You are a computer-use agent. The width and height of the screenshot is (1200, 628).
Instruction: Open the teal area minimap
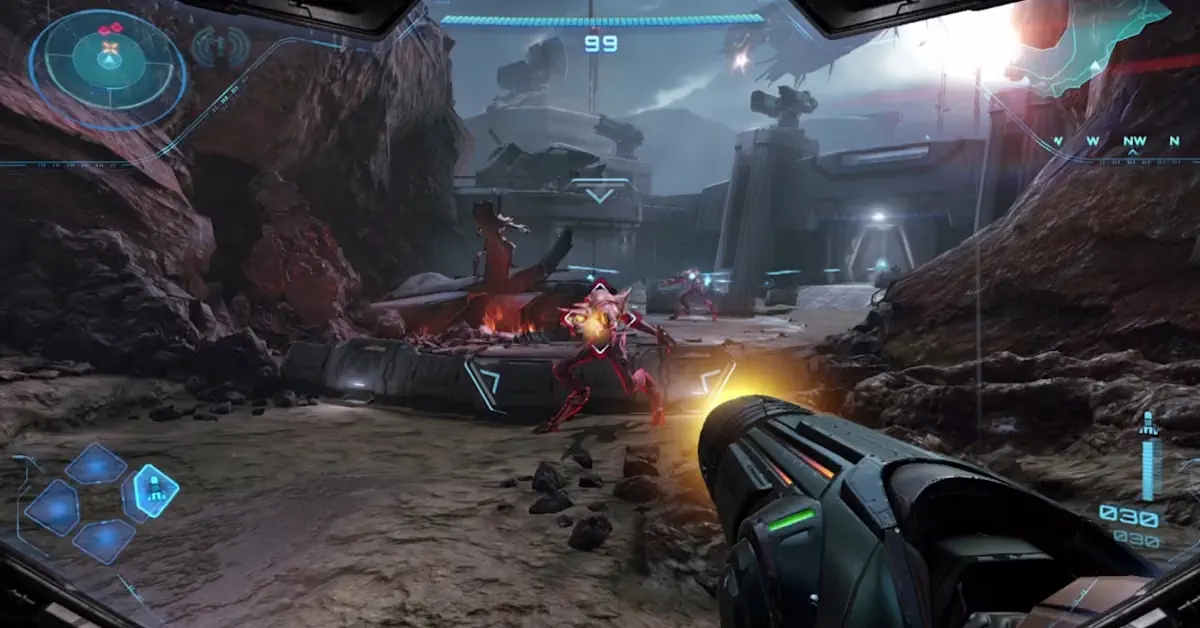tap(1088, 42)
